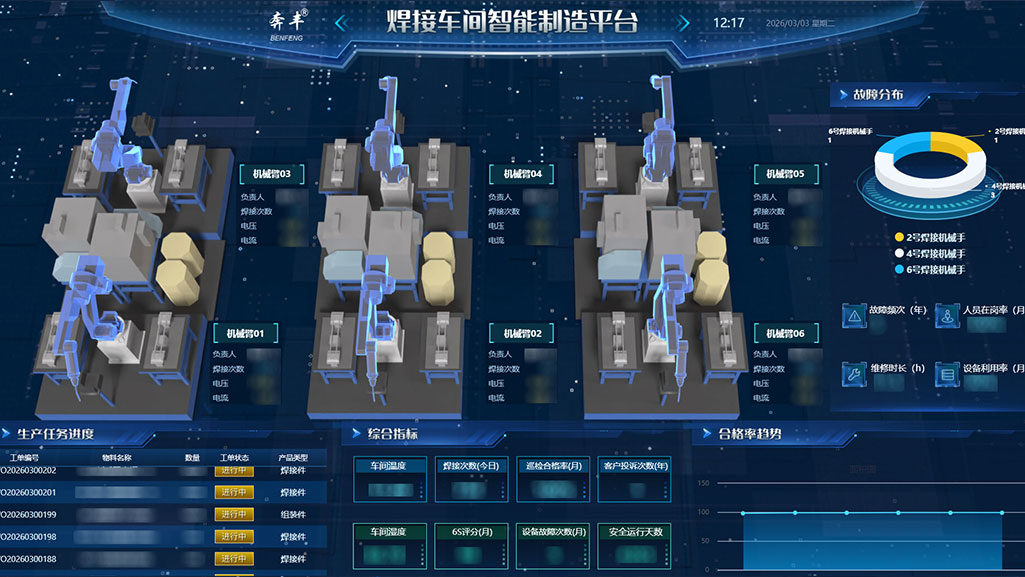Screen dimensions: 1025x577
Task: Select the 机械臂06 label
Action: 785,333
